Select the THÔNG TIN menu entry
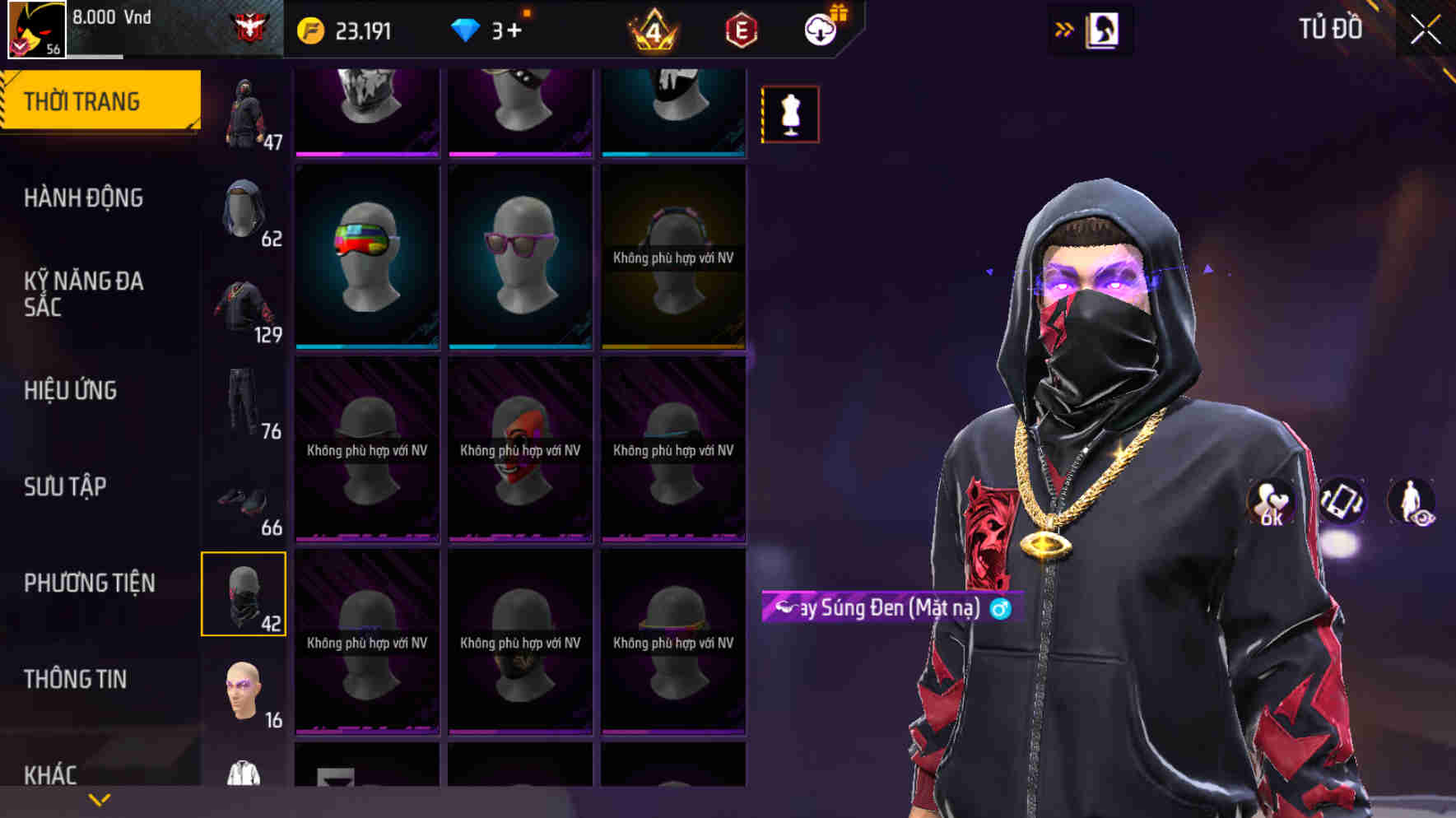The height and width of the screenshot is (818, 1456). pyautogui.click(x=76, y=679)
